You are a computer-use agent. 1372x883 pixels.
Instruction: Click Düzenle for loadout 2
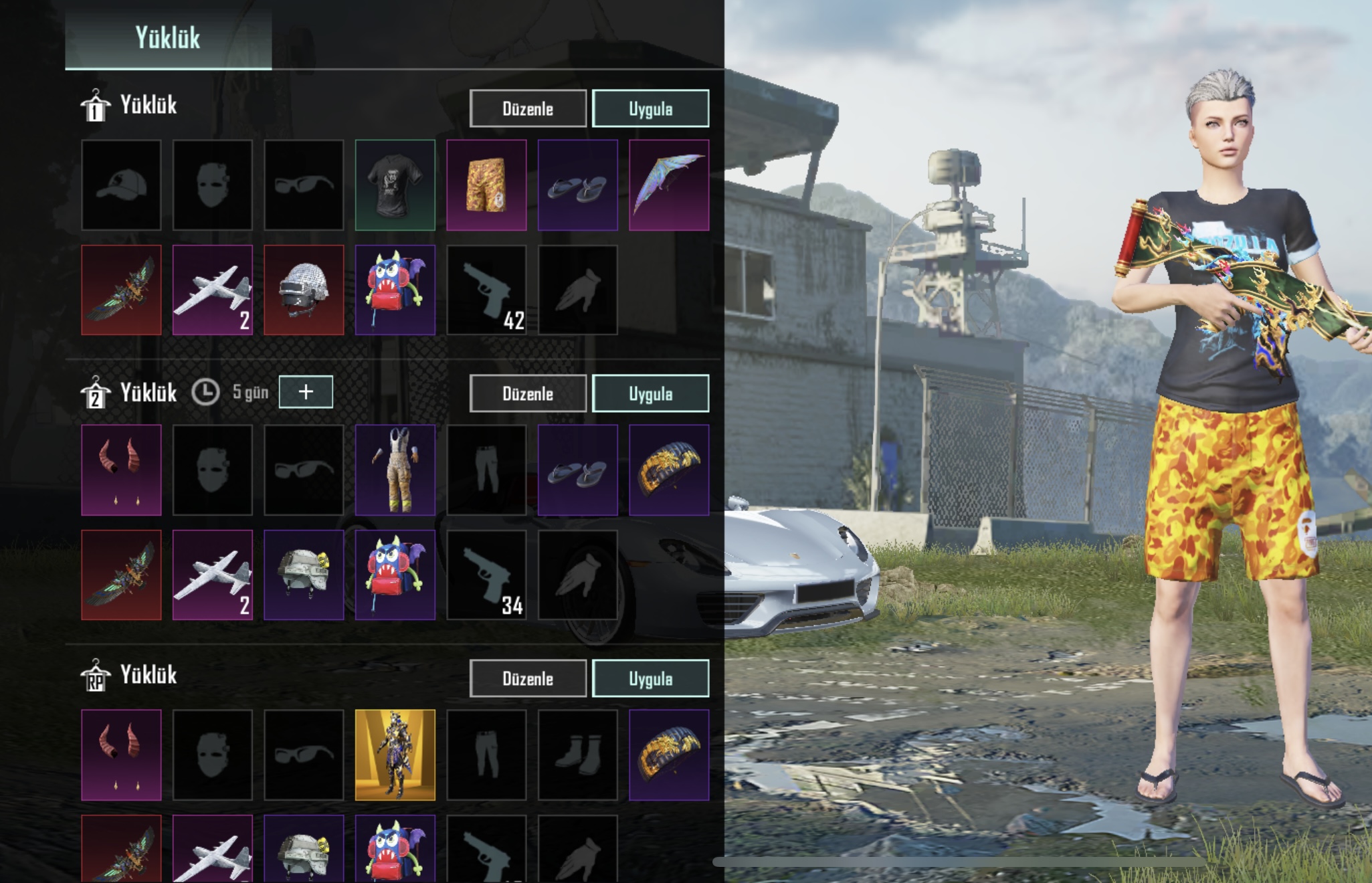pyautogui.click(x=528, y=394)
